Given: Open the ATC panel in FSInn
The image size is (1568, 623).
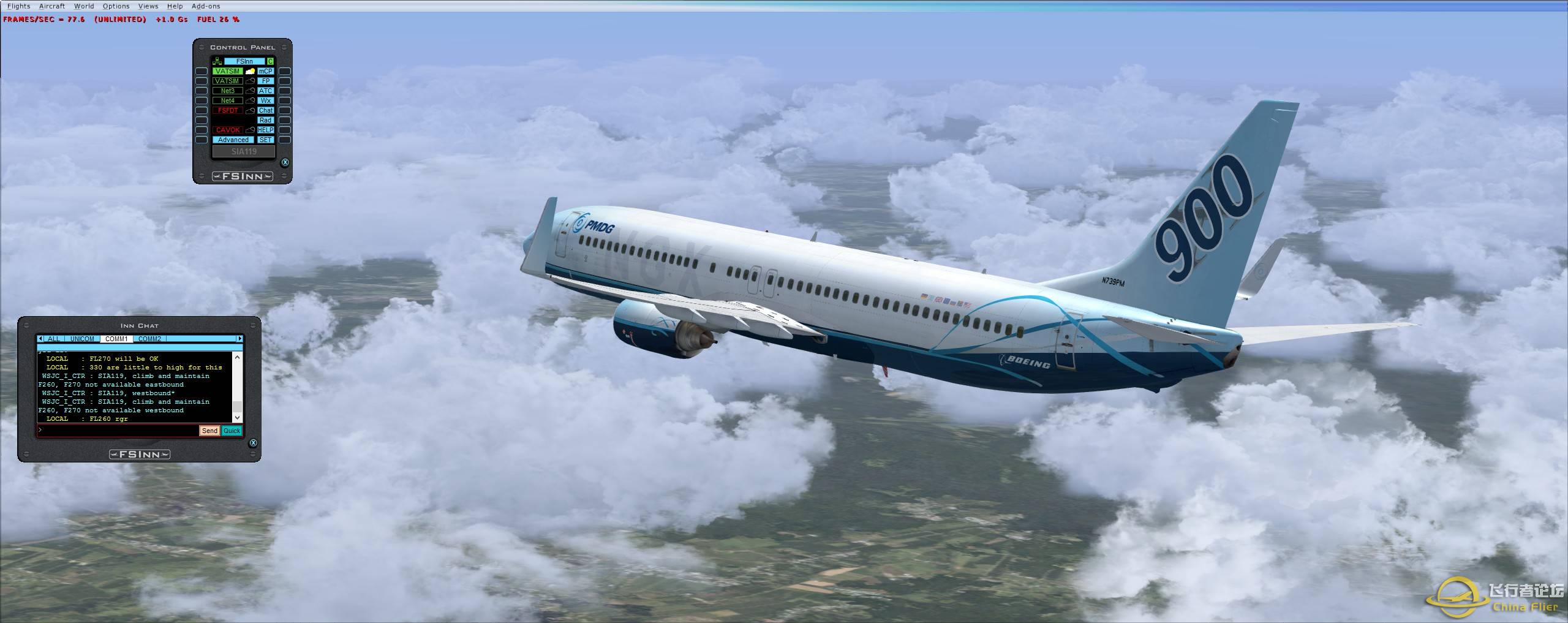Looking at the screenshot, I should [266, 91].
